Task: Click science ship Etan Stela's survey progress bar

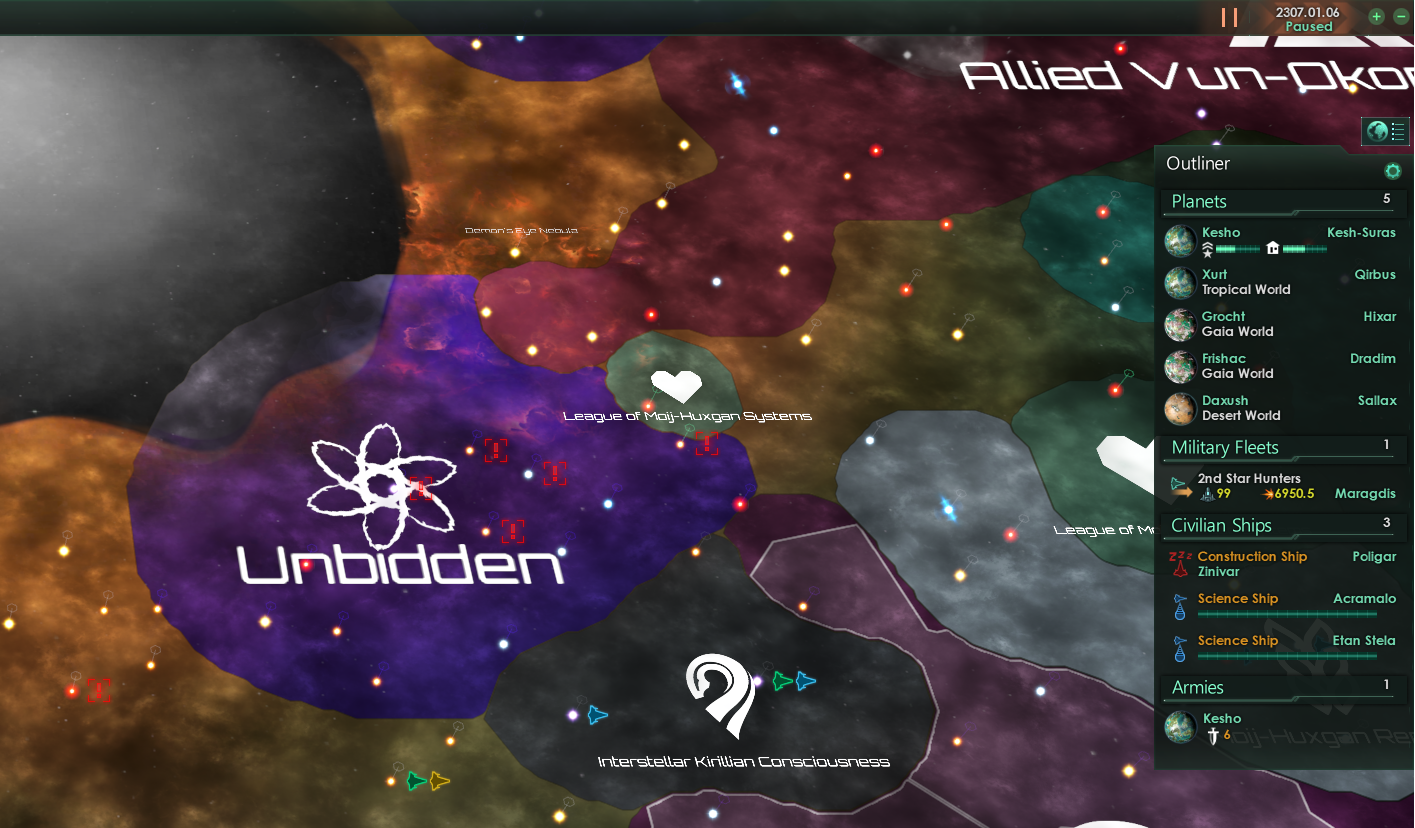Action: (1285, 656)
